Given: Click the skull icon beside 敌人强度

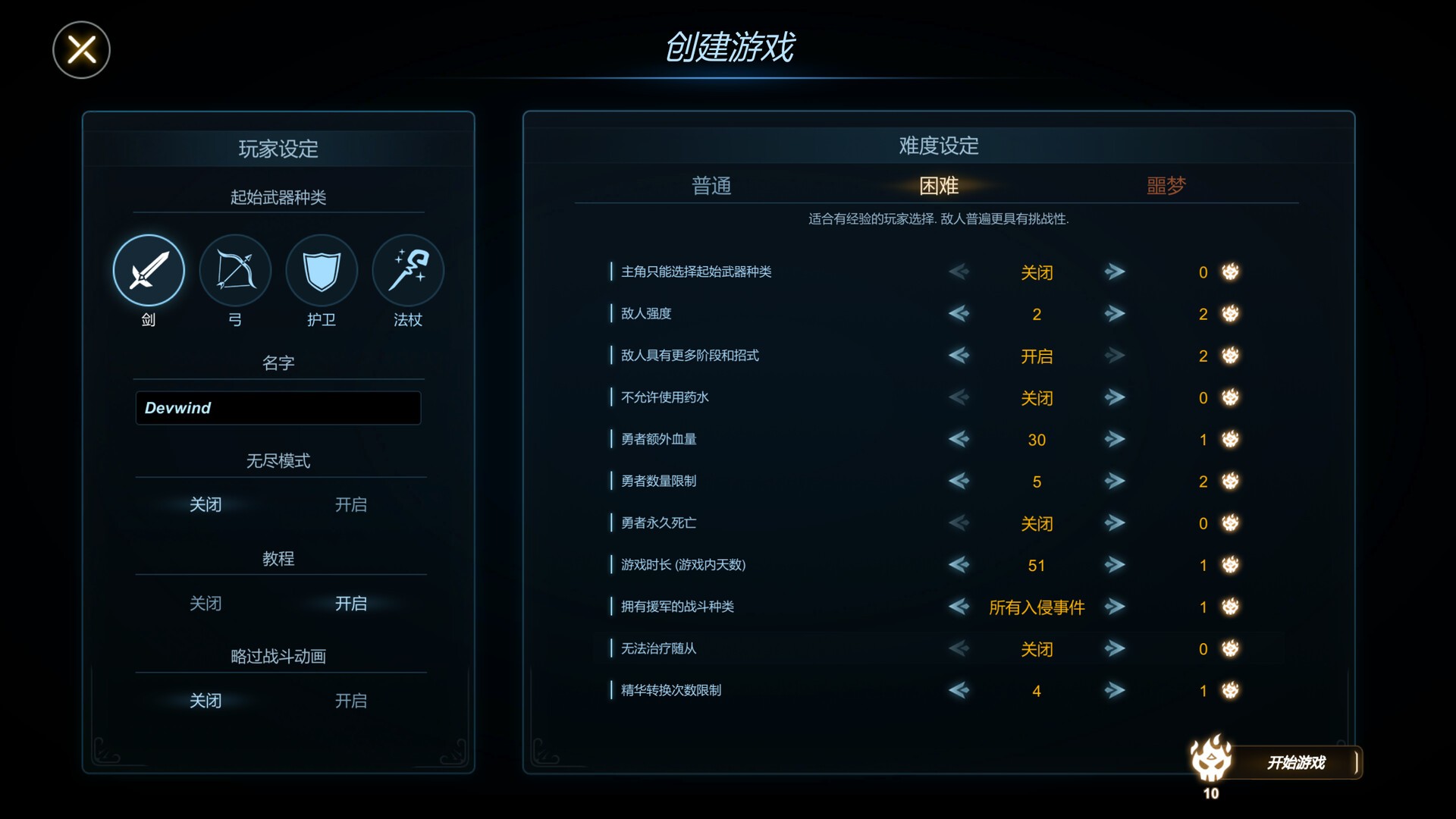Looking at the screenshot, I should click(x=1229, y=314).
